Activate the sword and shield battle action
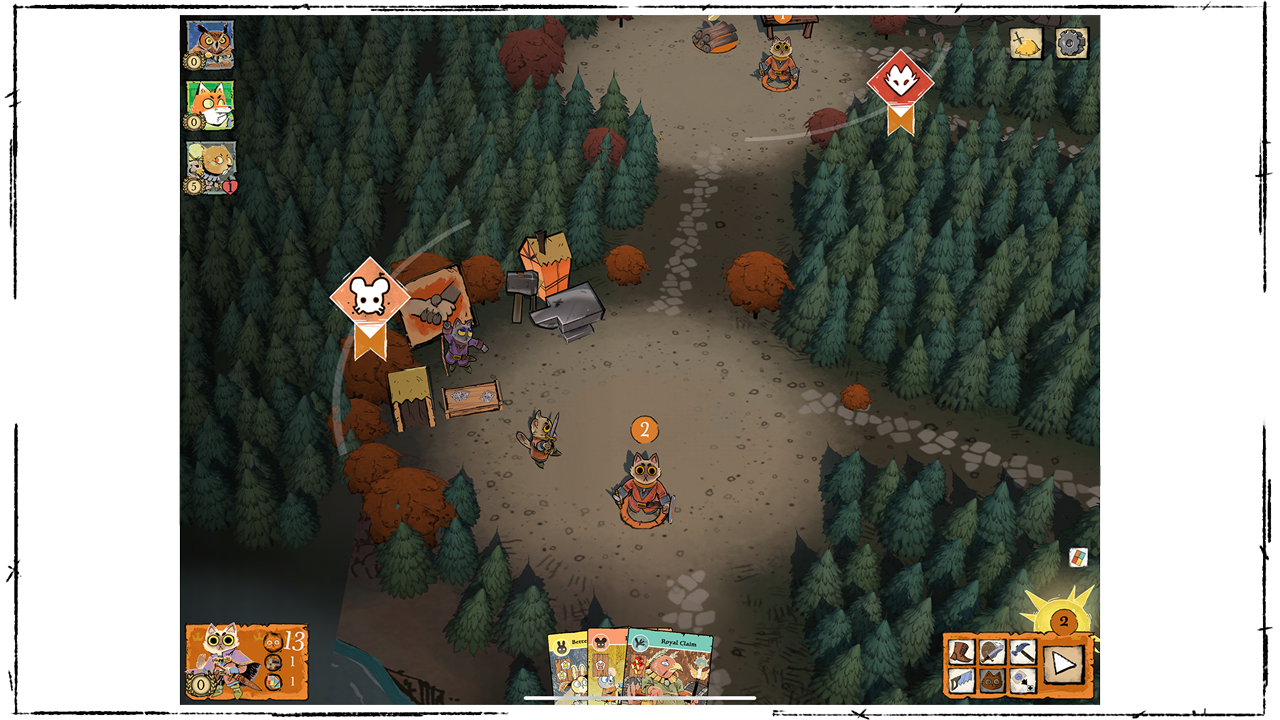Viewport: 1280px width, 720px height. (992, 651)
